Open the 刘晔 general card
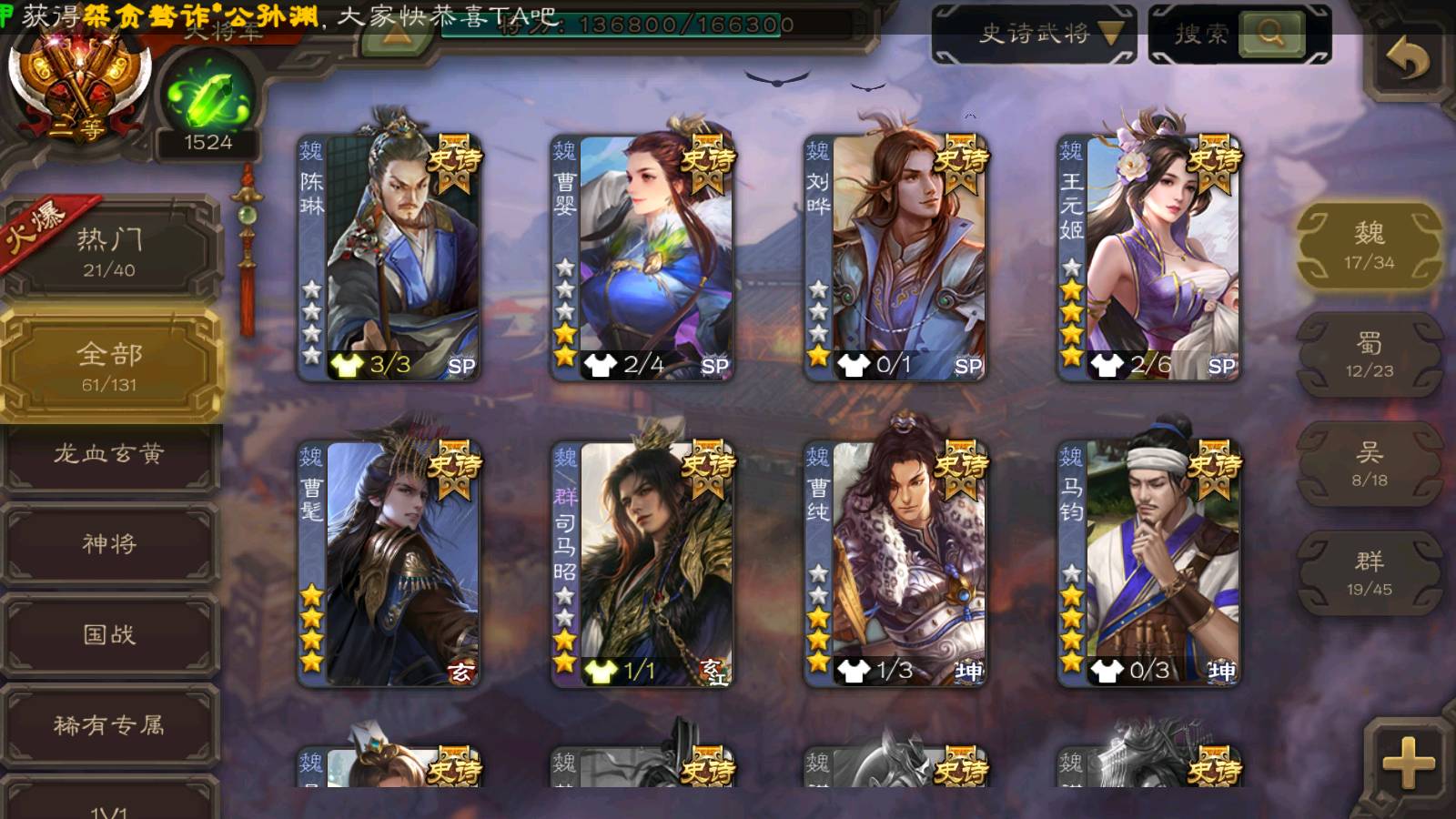 pos(895,257)
